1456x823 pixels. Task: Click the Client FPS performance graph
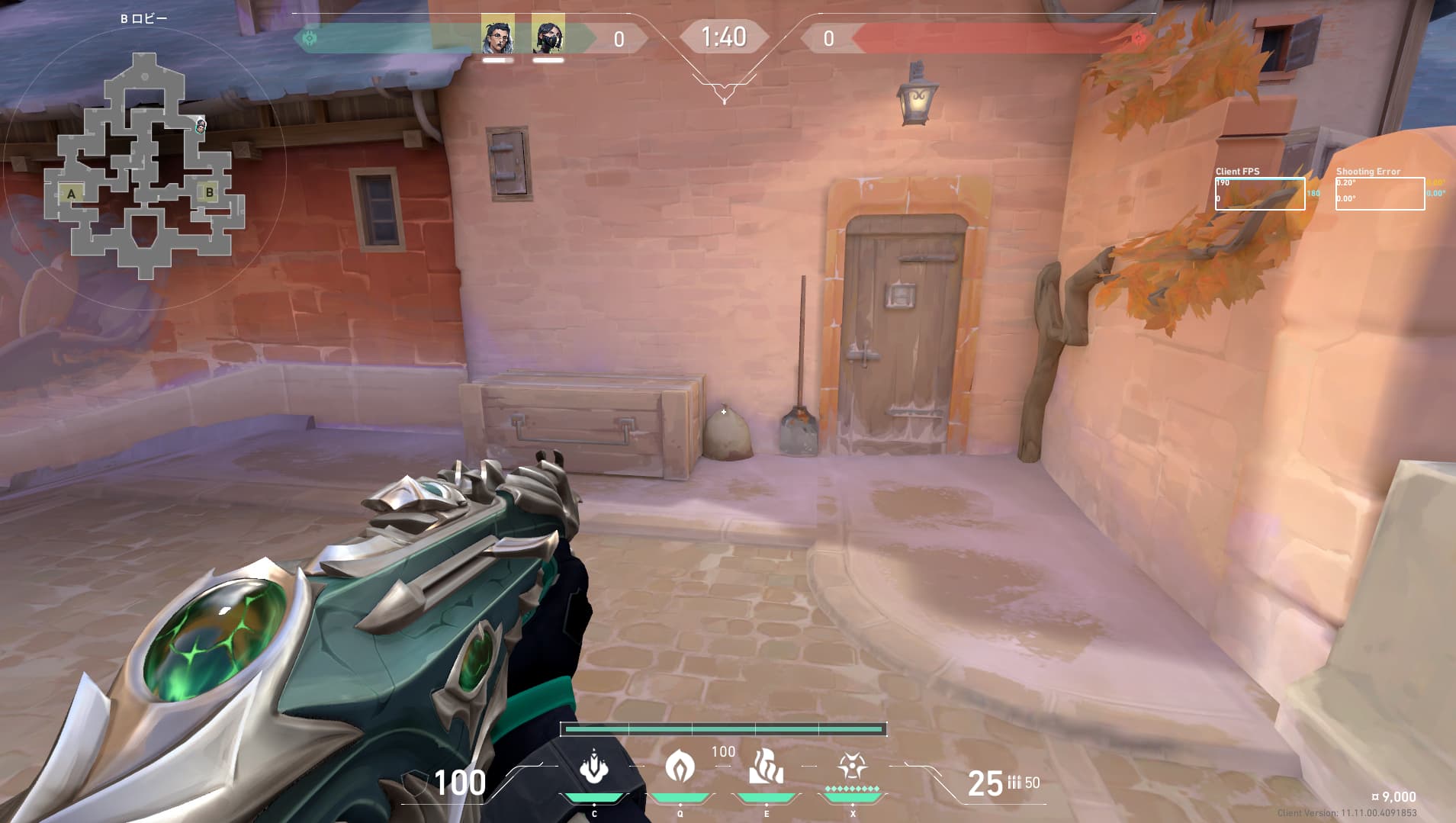click(1259, 194)
